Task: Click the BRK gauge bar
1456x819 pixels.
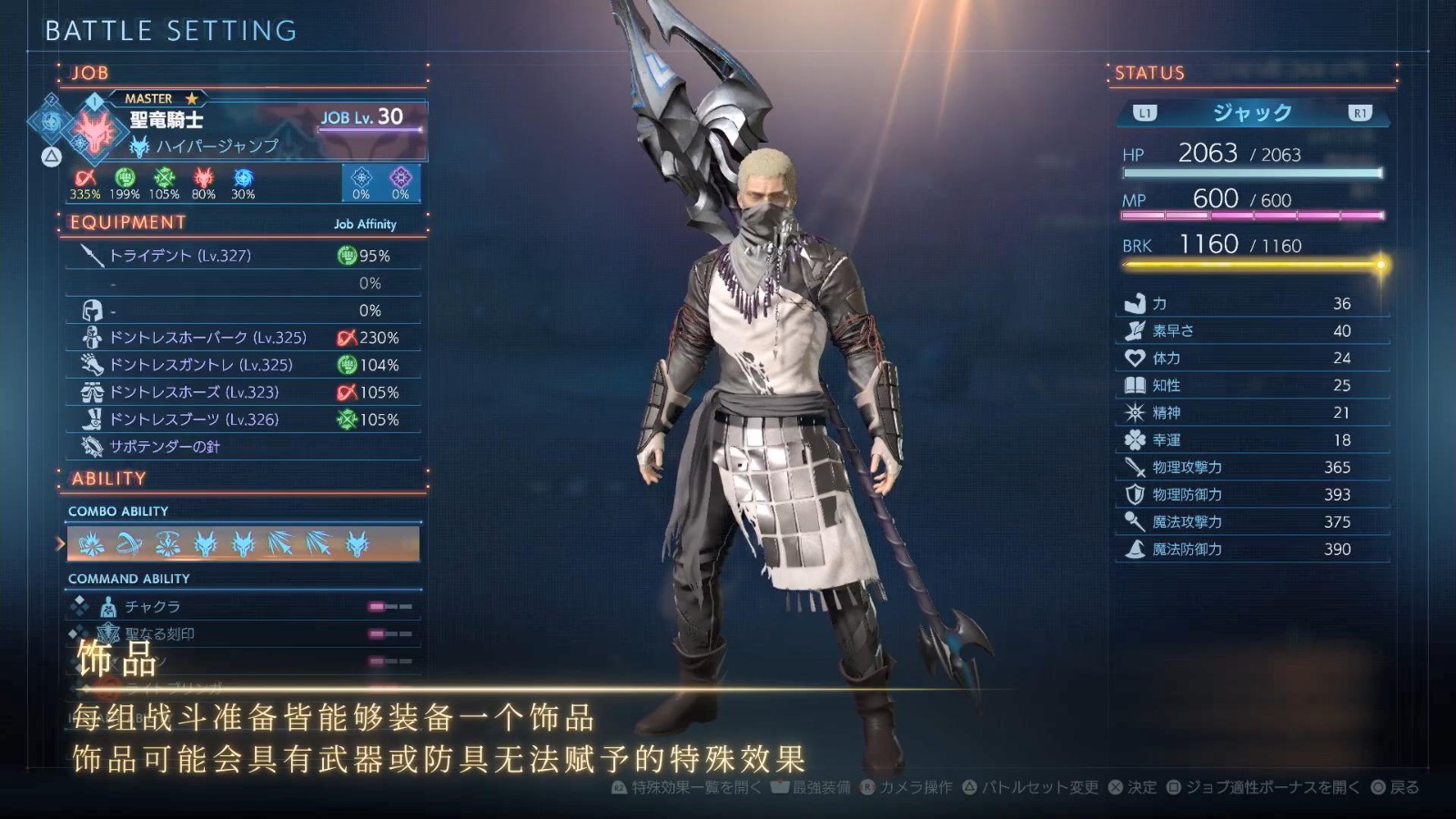Action: (1247, 265)
